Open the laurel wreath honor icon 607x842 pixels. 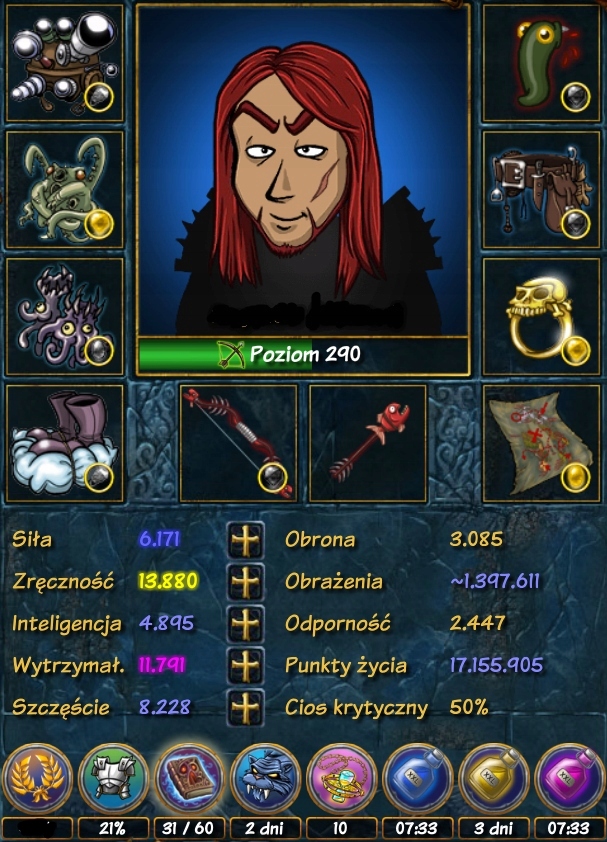(37, 779)
